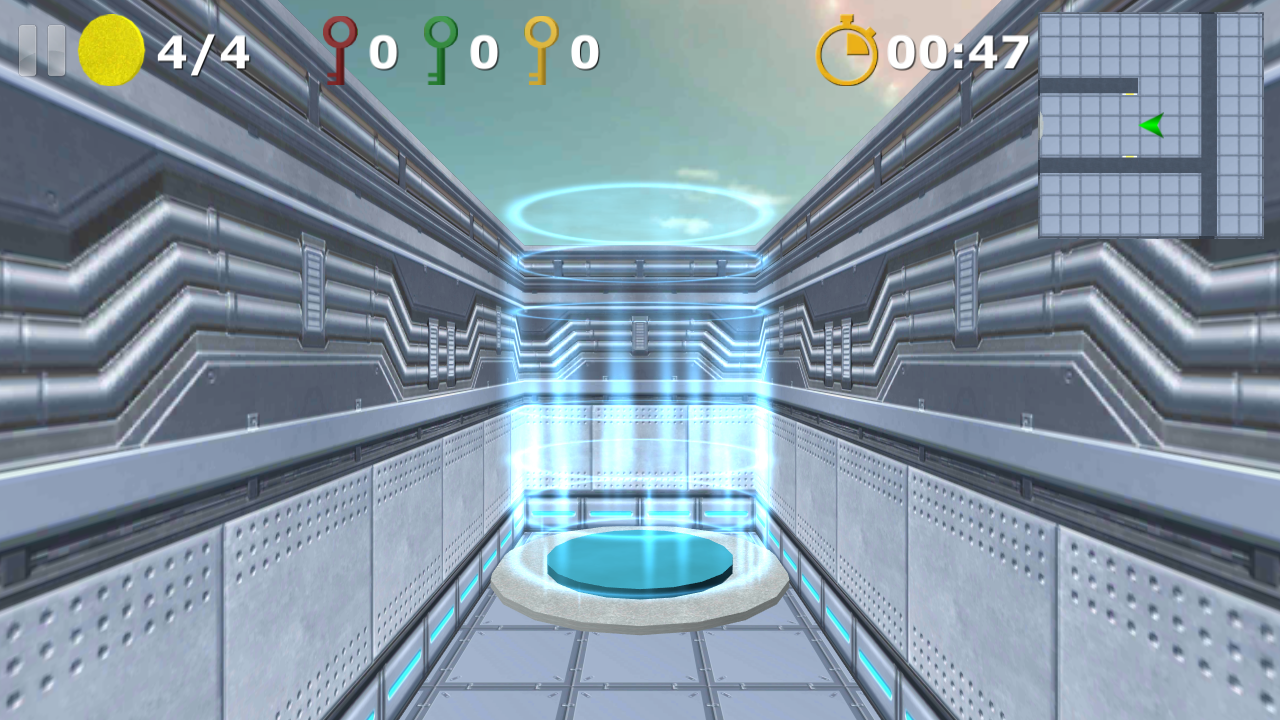Click the lower yellow door marker on the minimap

click(x=1130, y=155)
